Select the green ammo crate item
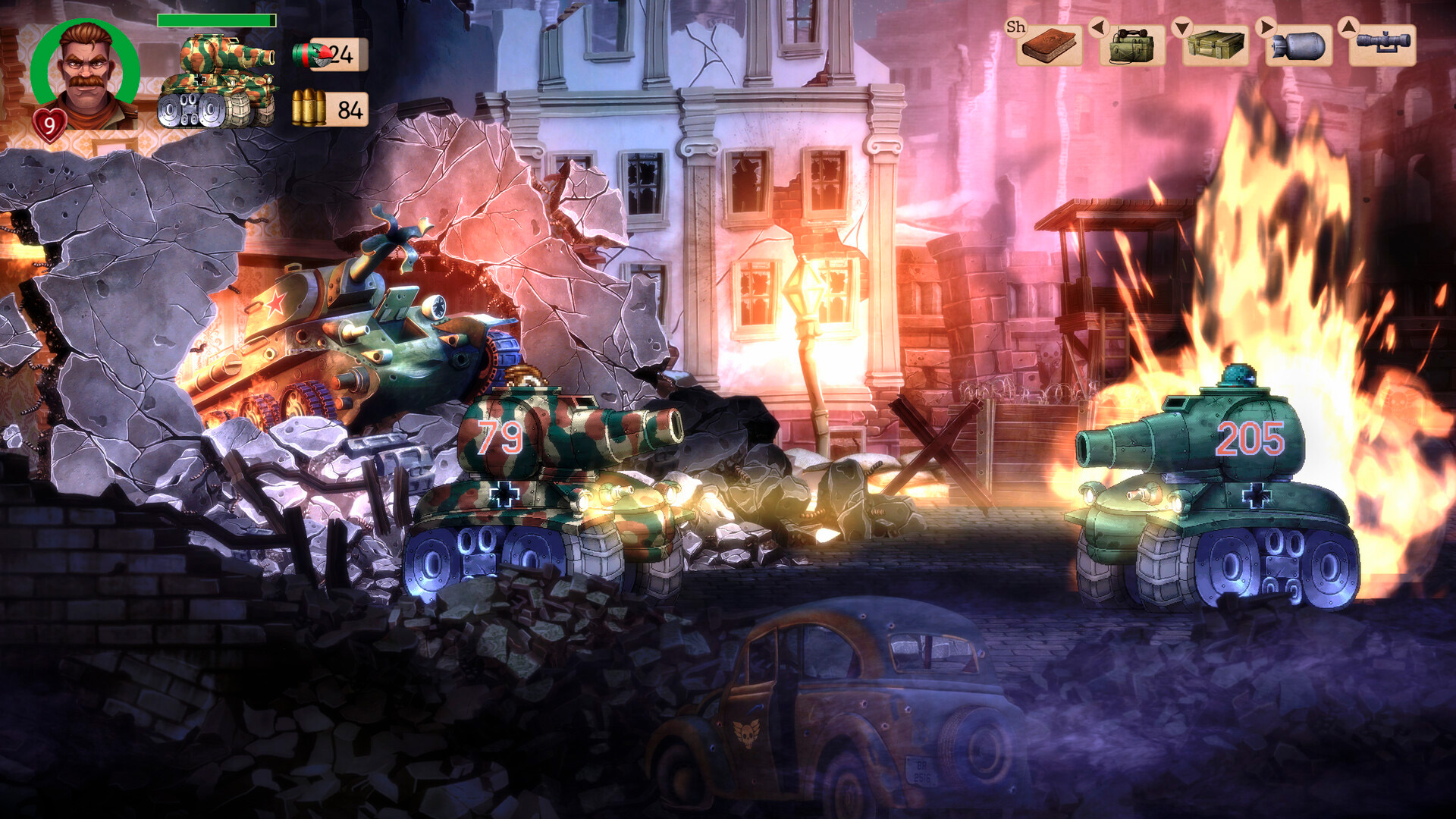The width and height of the screenshot is (1456, 819). point(1215,45)
